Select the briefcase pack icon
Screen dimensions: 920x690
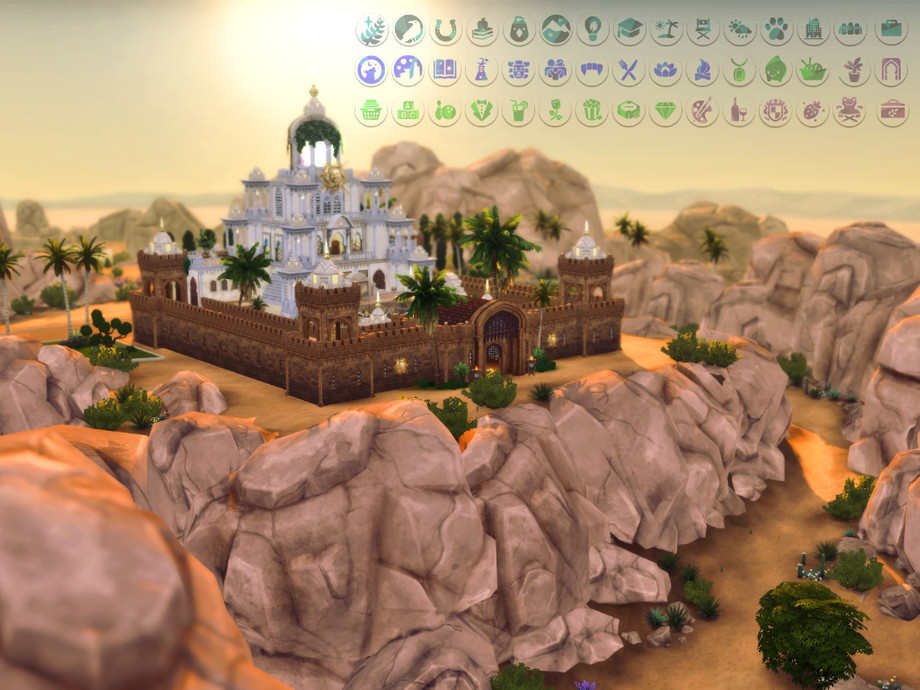coord(891,29)
